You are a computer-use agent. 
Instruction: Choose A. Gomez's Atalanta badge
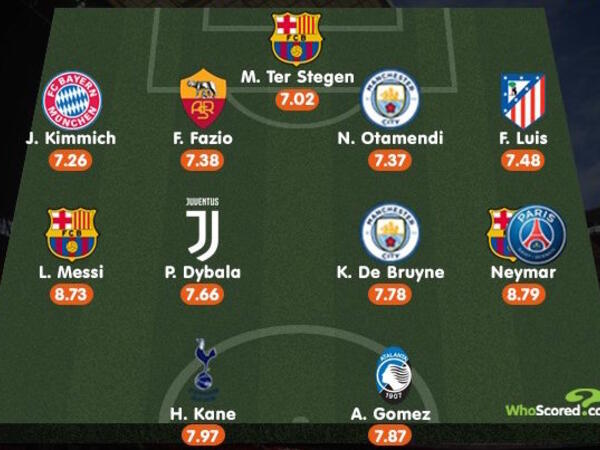coord(391,373)
